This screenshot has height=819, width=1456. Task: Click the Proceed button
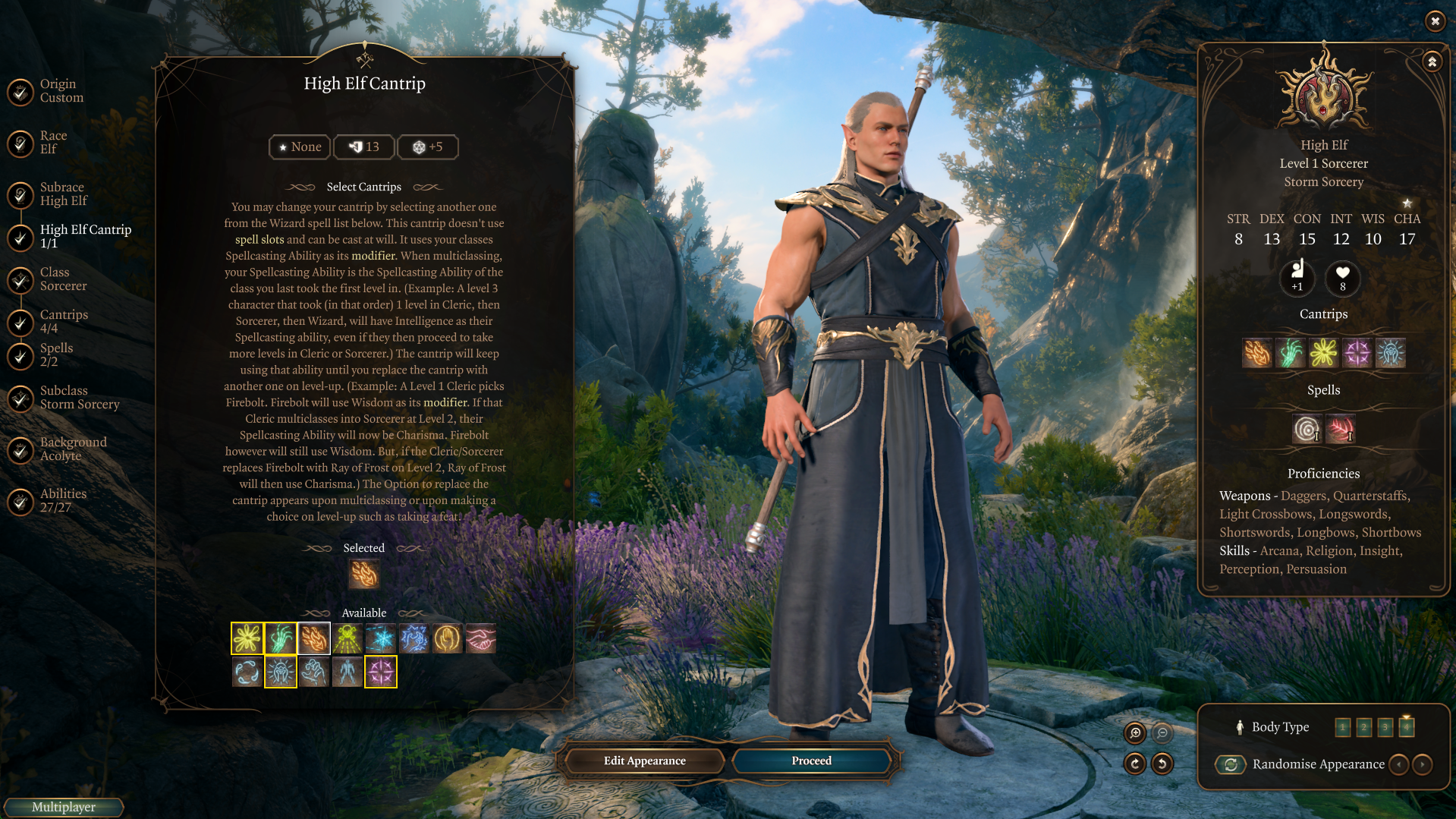(x=811, y=761)
